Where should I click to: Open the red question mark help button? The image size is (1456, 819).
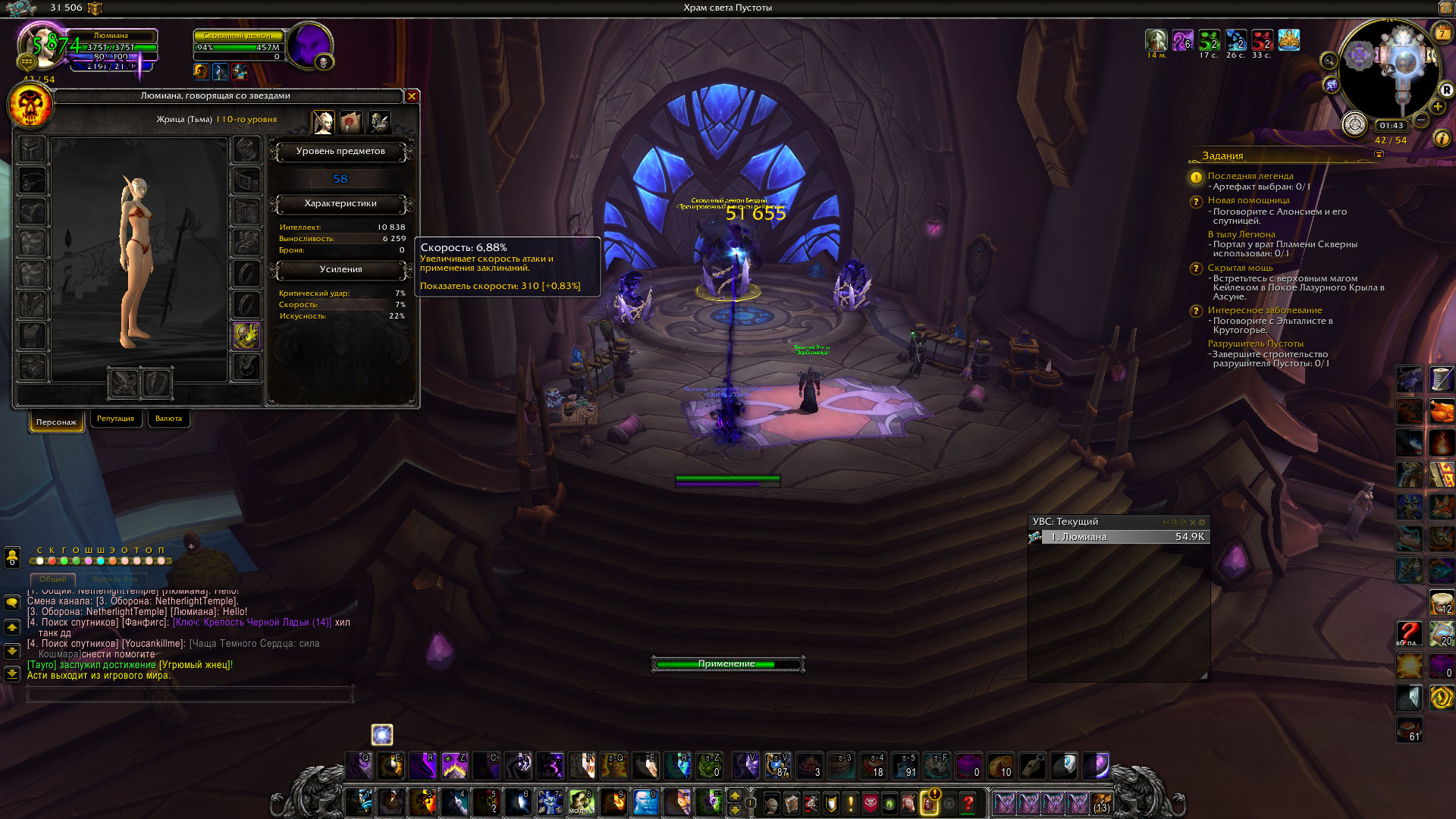[968, 802]
